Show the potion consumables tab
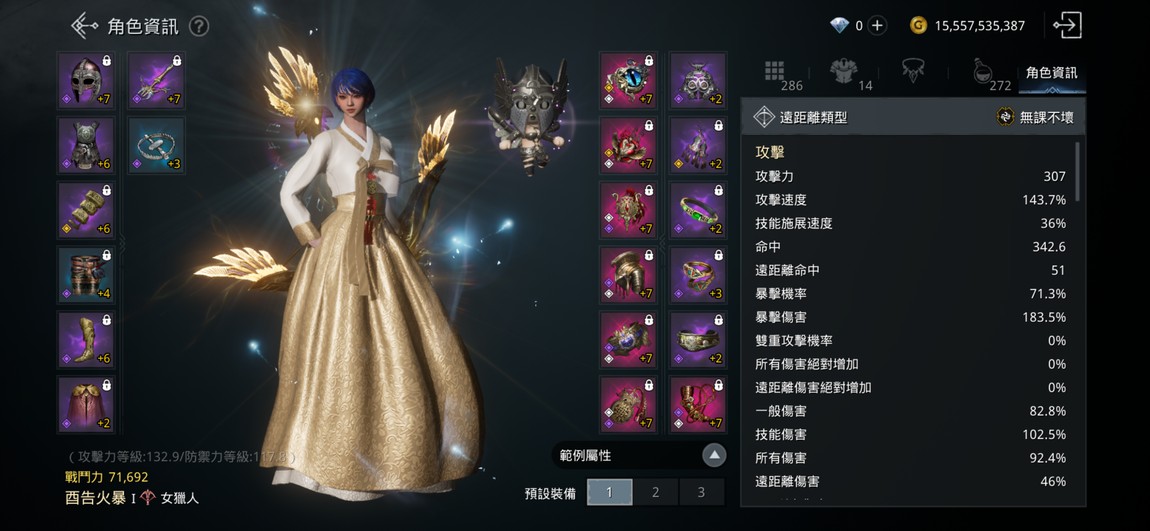 984,73
